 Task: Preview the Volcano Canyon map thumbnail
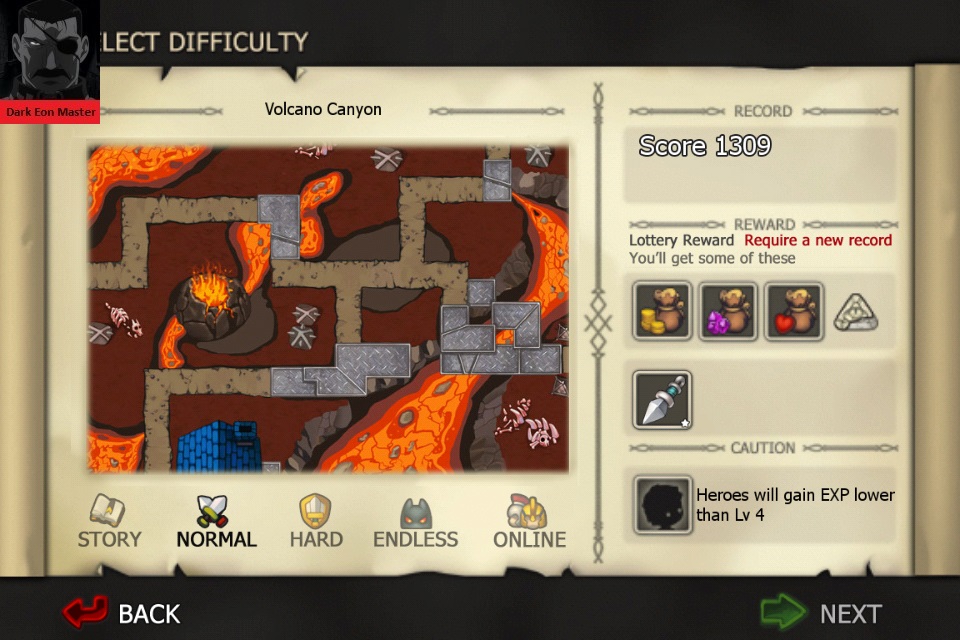[327, 308]
